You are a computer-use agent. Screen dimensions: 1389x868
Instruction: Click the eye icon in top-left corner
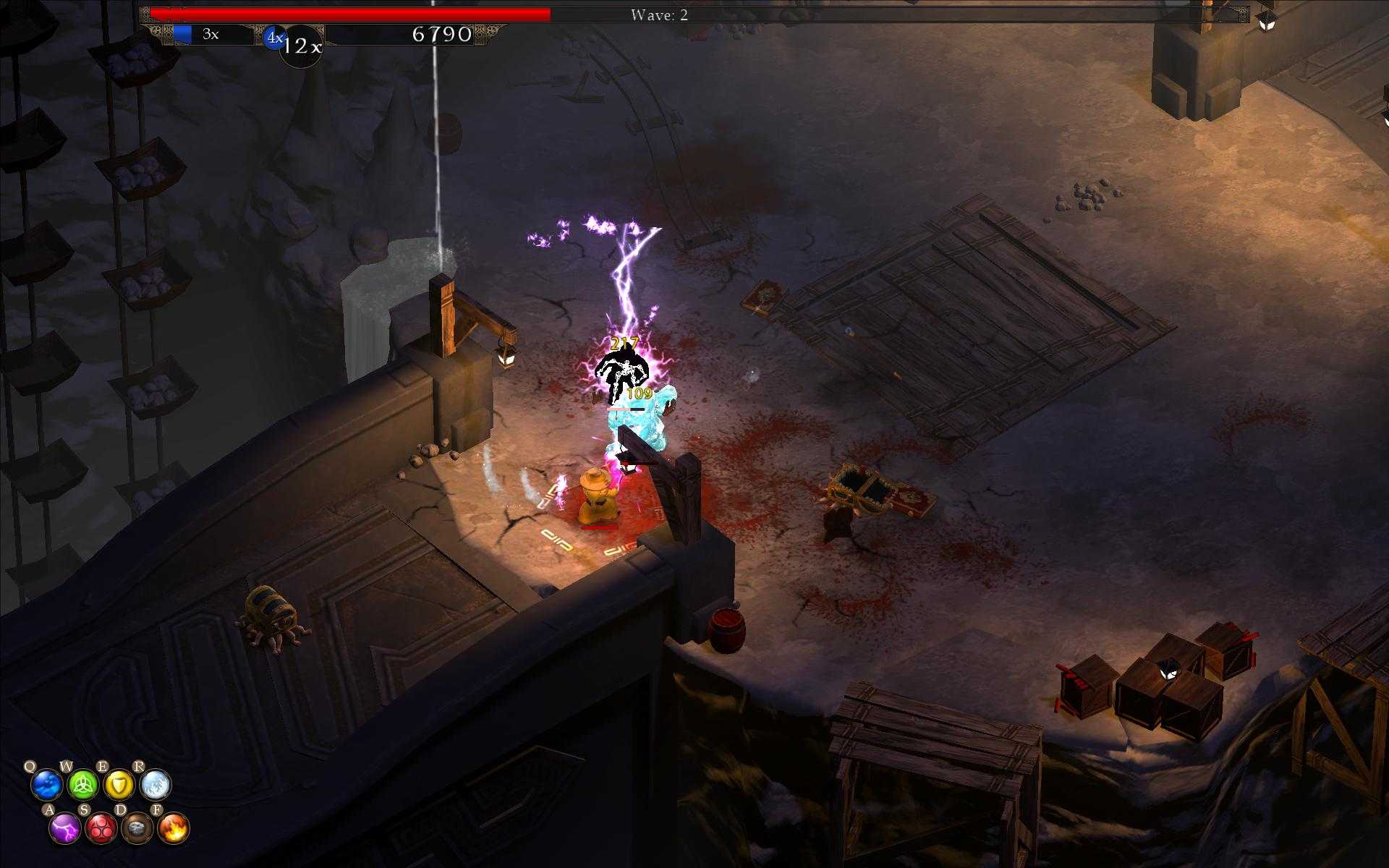coord(145,14)
